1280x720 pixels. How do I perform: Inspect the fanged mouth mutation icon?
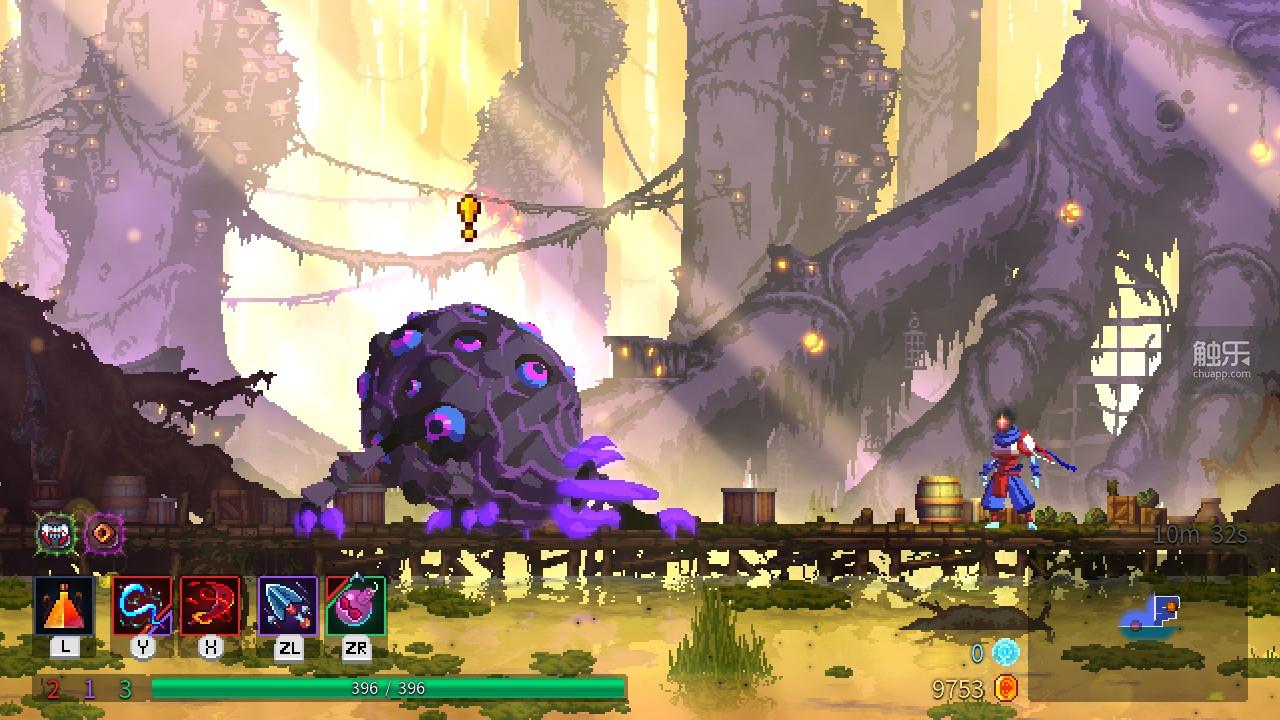tap(55, 534)
